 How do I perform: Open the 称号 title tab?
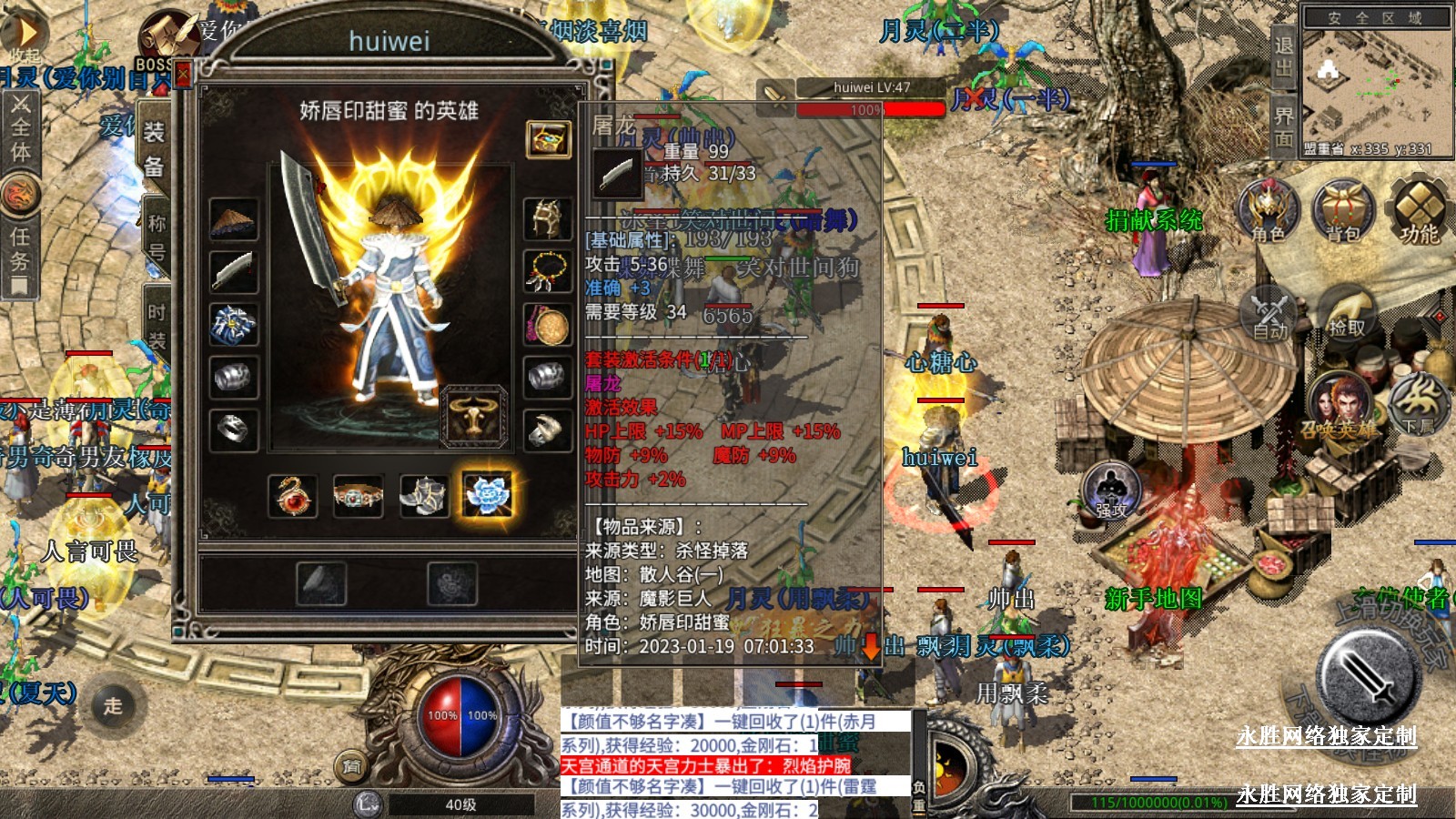157,236
